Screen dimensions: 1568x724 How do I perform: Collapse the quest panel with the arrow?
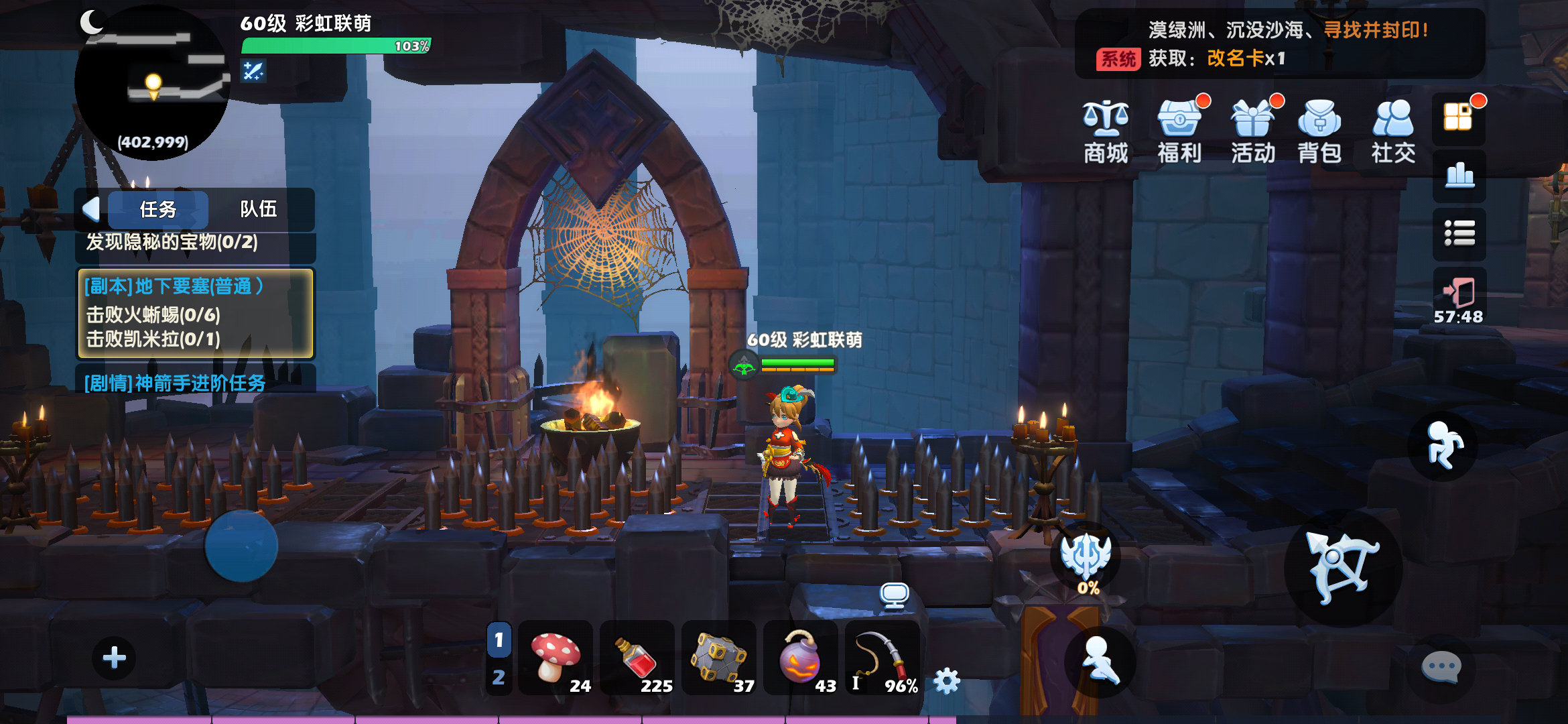point(91,210)
